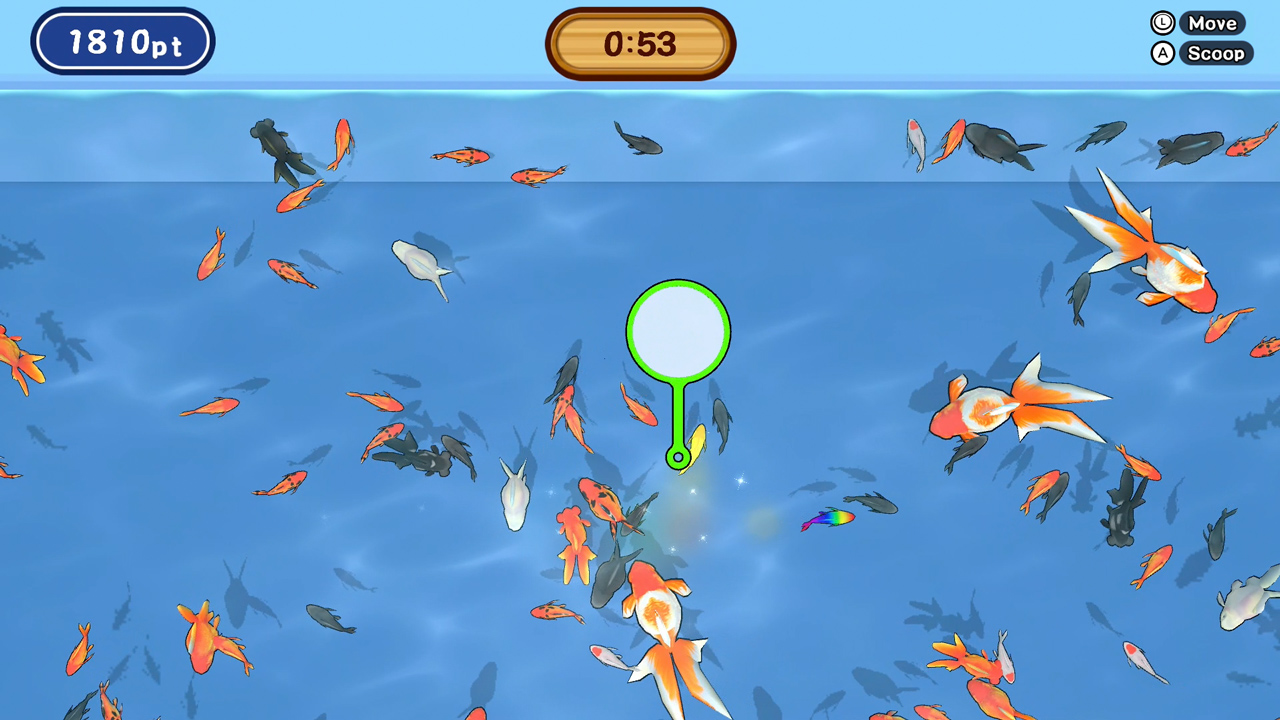Click the Scoop label button
This screenshot has height=720, width=1280.
pyautogui.click(x=1216, y=53)
